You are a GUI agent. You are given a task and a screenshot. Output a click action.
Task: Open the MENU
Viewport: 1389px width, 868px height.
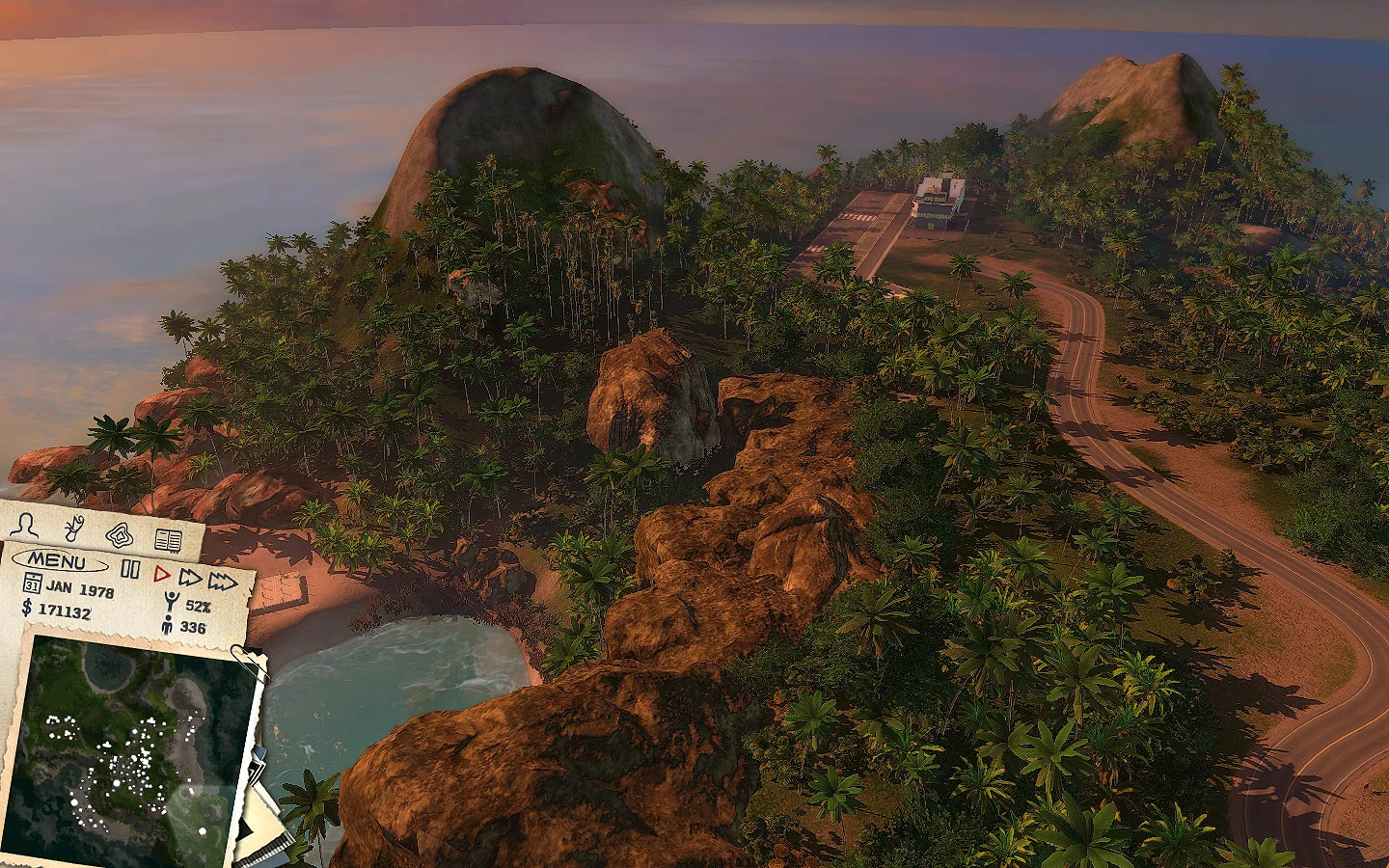point(58,559)
